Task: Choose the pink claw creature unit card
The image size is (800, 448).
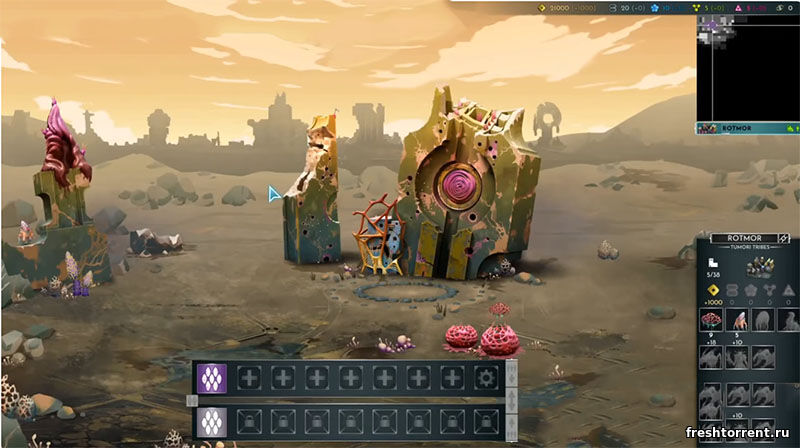Action: pos(738,320)
